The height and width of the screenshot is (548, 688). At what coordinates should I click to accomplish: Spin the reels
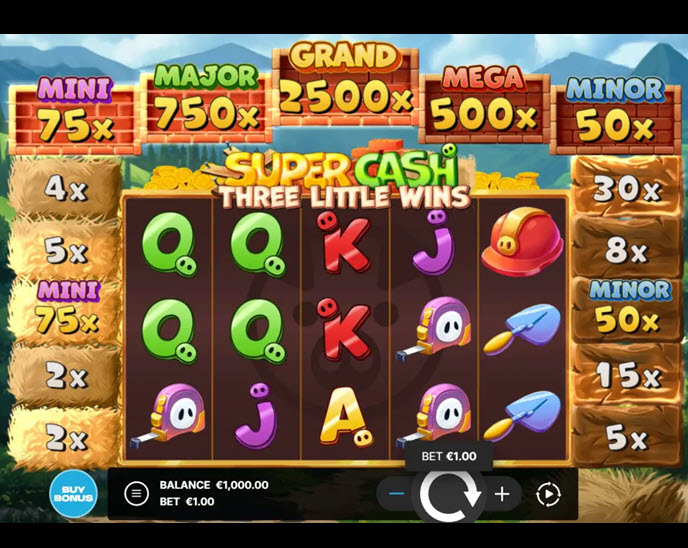coord(449,494)
